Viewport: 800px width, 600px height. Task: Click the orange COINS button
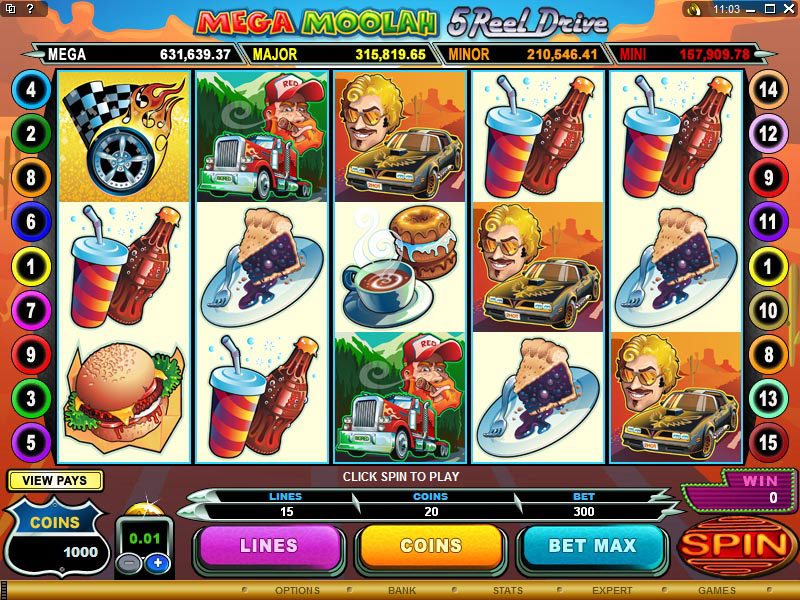431,547
